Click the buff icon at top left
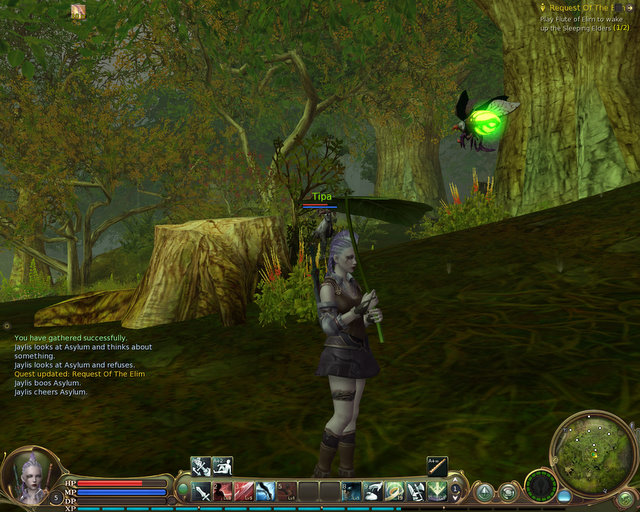640x512 pixels. tap(78, 11)
